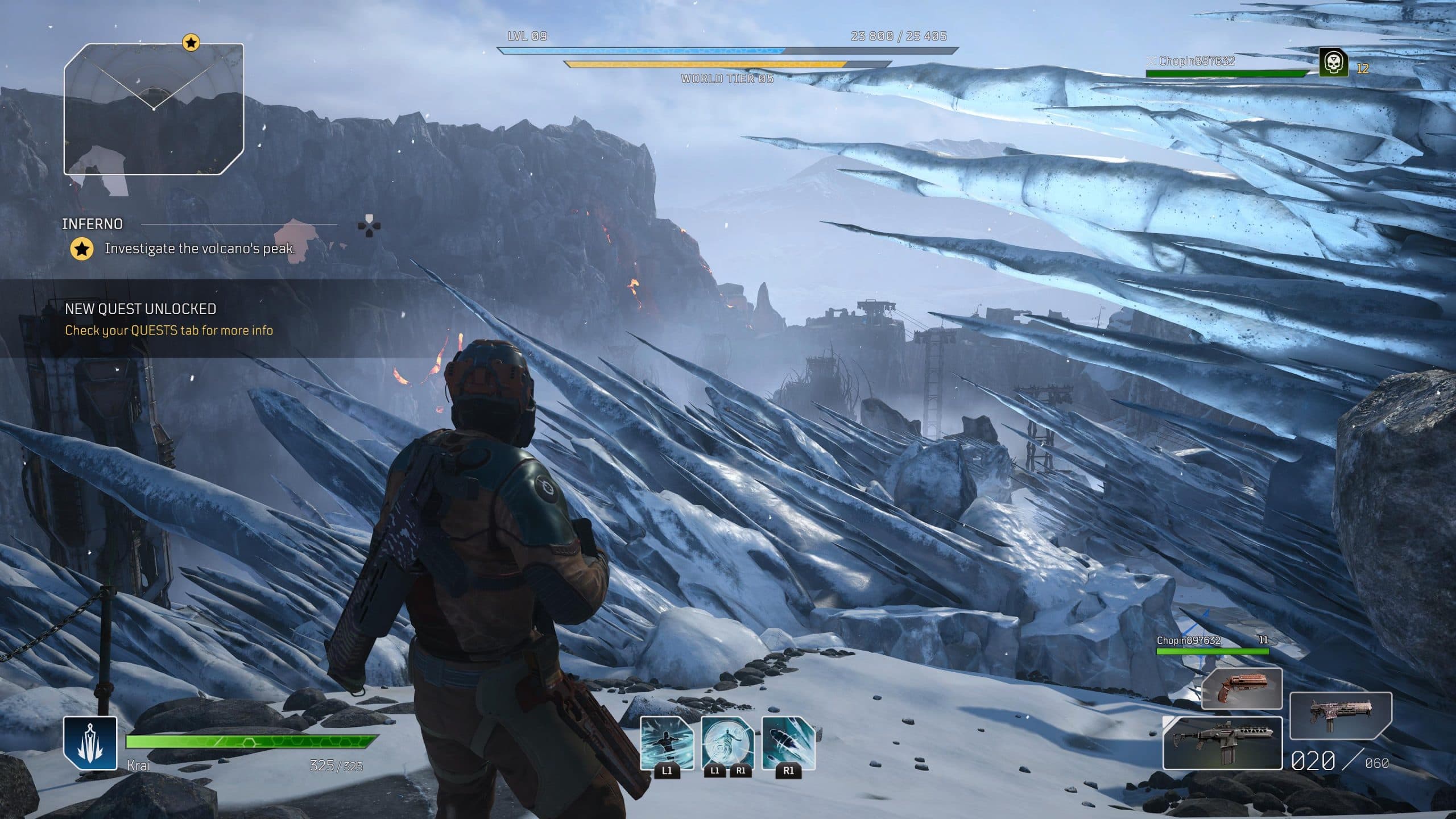This screenshot has width=1456, height=819.
Task: Select the revolver sidearm weapon slot
Action: [x=1242, y=689]
